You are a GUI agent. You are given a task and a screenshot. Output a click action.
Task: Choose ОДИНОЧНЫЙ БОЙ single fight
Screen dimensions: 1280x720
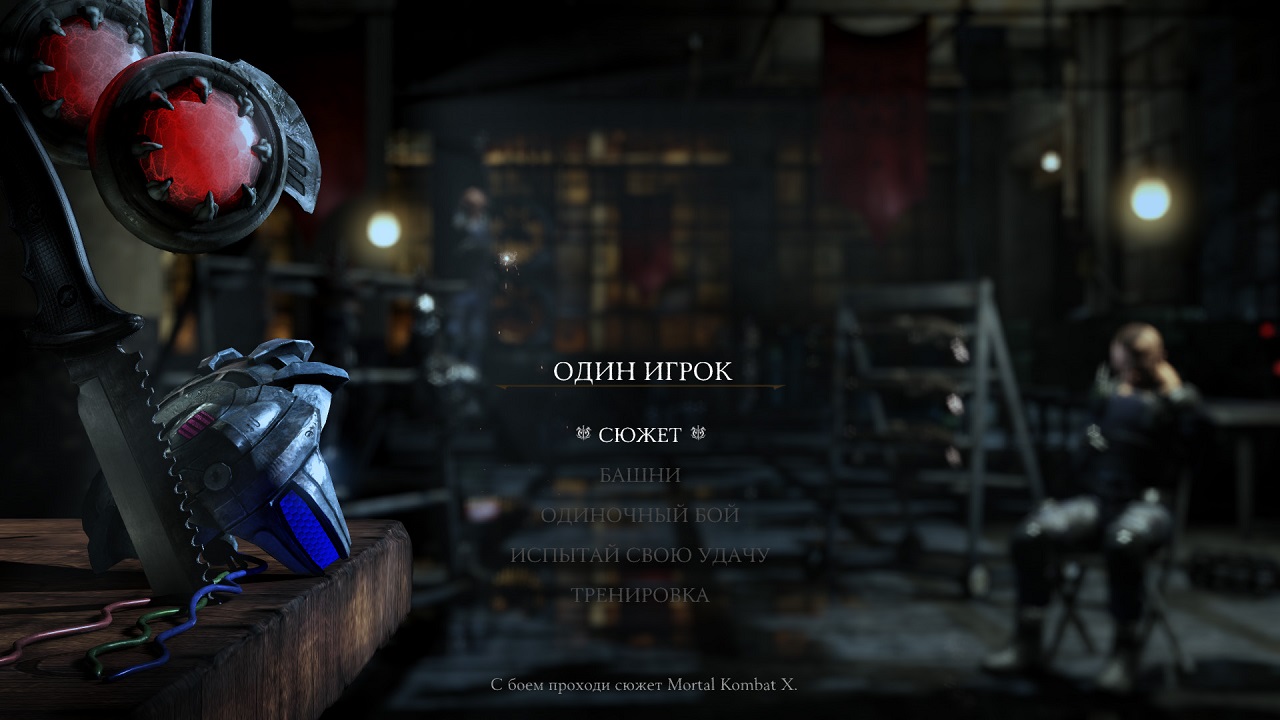640,515
